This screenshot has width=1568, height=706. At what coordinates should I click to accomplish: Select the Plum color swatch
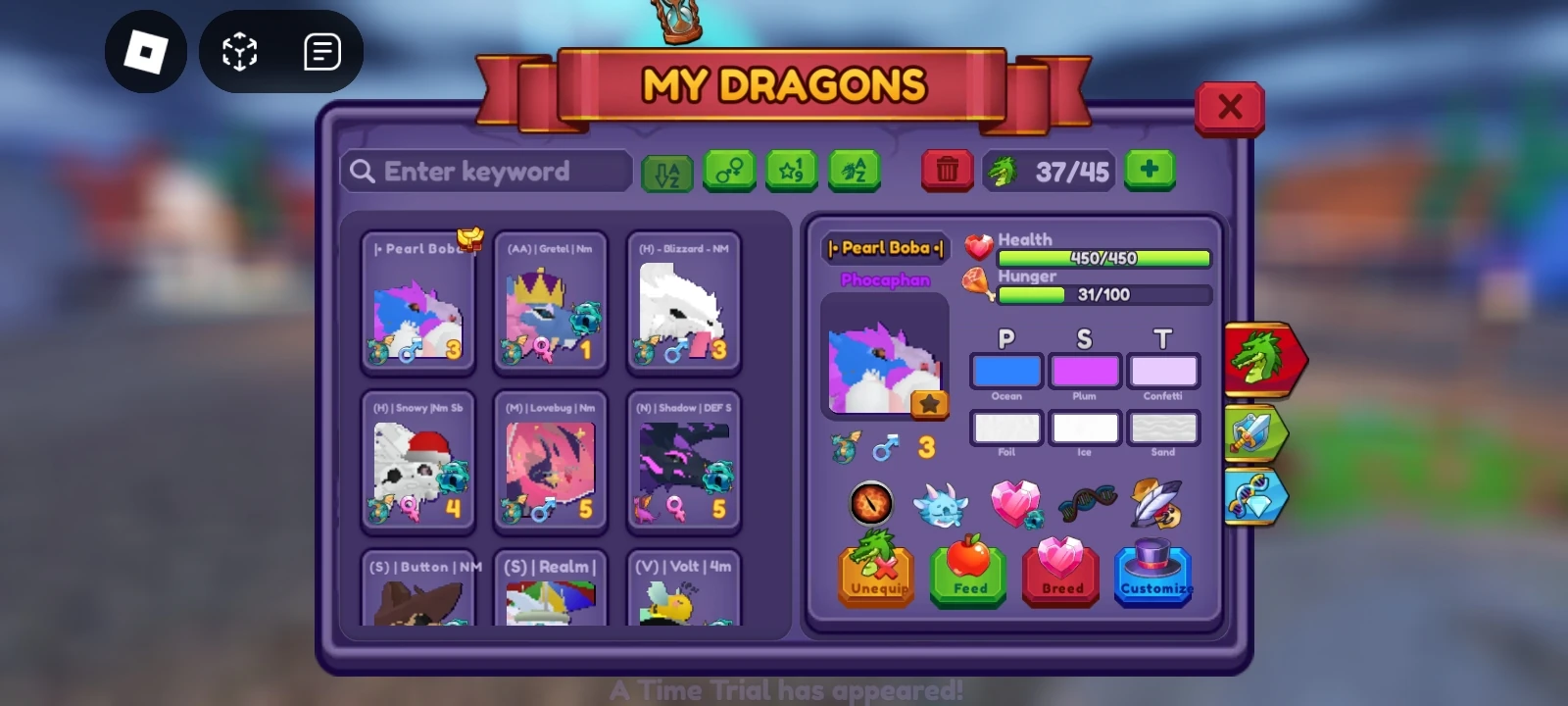1085,371
